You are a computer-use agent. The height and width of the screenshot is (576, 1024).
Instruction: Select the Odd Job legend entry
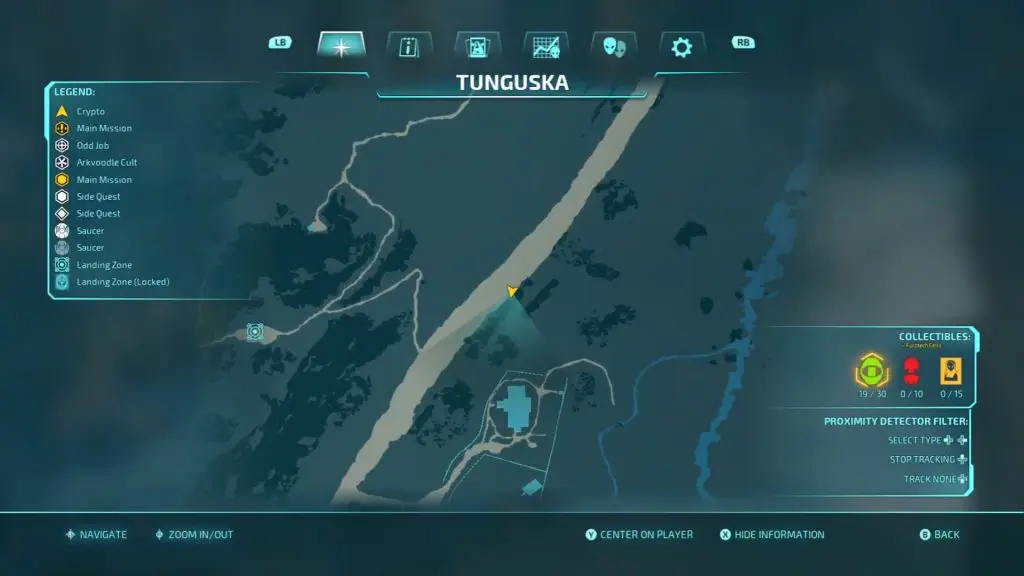(91, 145)
